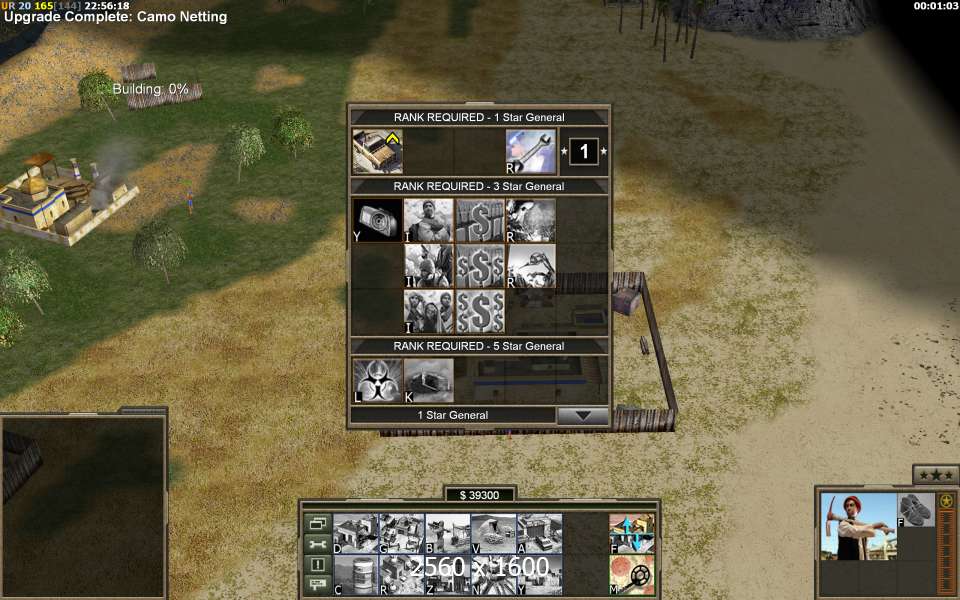Click the up-down arrows command with hotkey F
Viewport: 960px width, 600px height.
click(632, 533)
